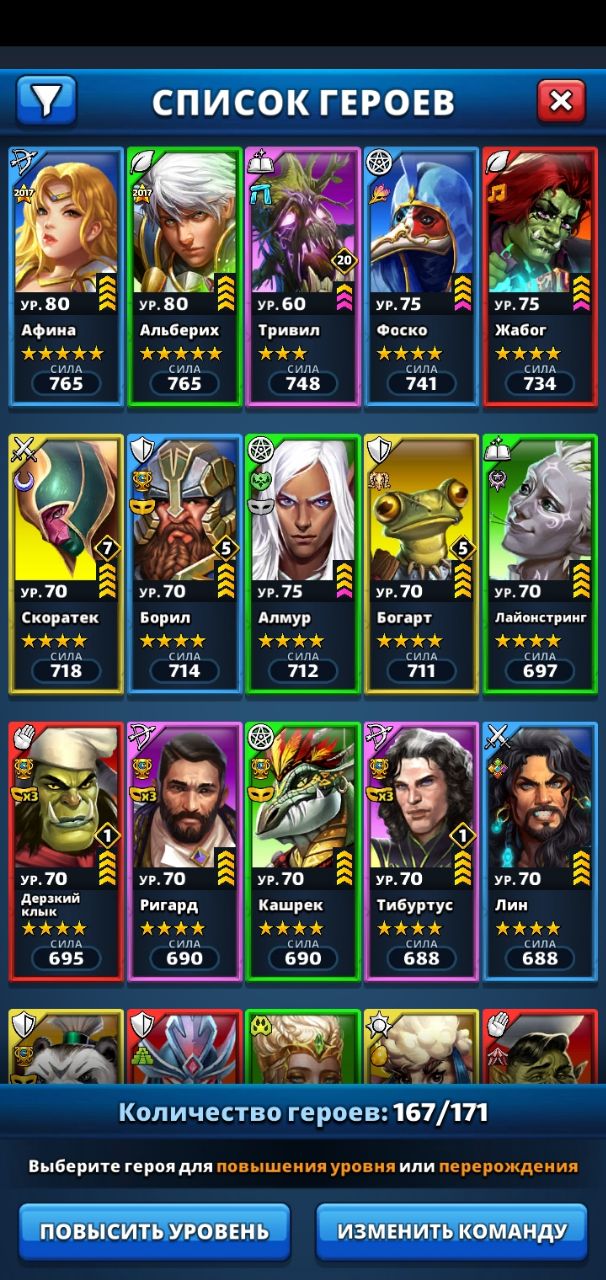Viewport: 606px width, 1280px height.
Task: Choose the Альберих hero card
Action: click(x=184, y=275)
